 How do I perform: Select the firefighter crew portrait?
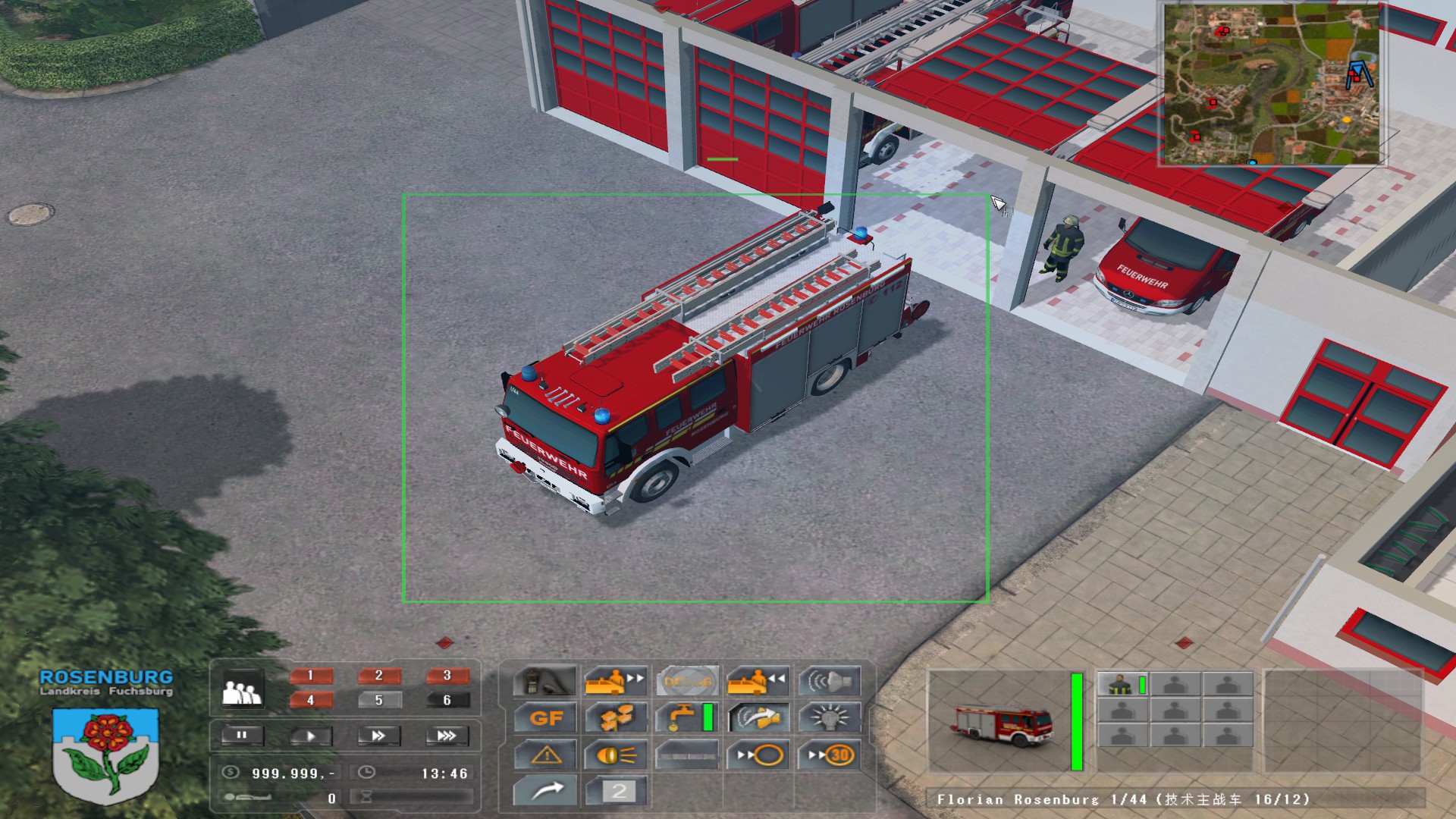(x=1122, y=685)
